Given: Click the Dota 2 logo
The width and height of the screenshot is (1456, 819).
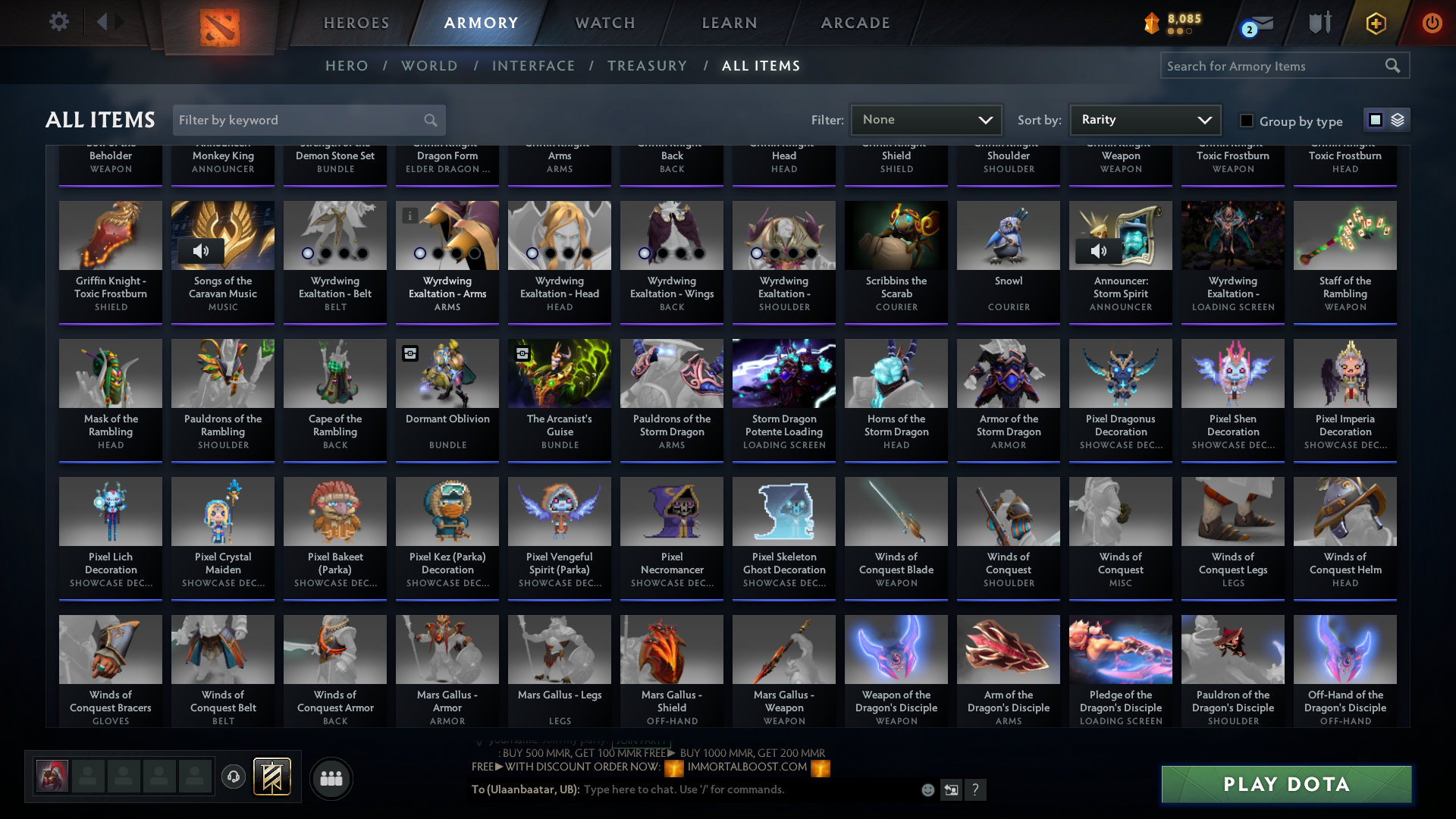Looking at the screenshot, I should [218, 23].
